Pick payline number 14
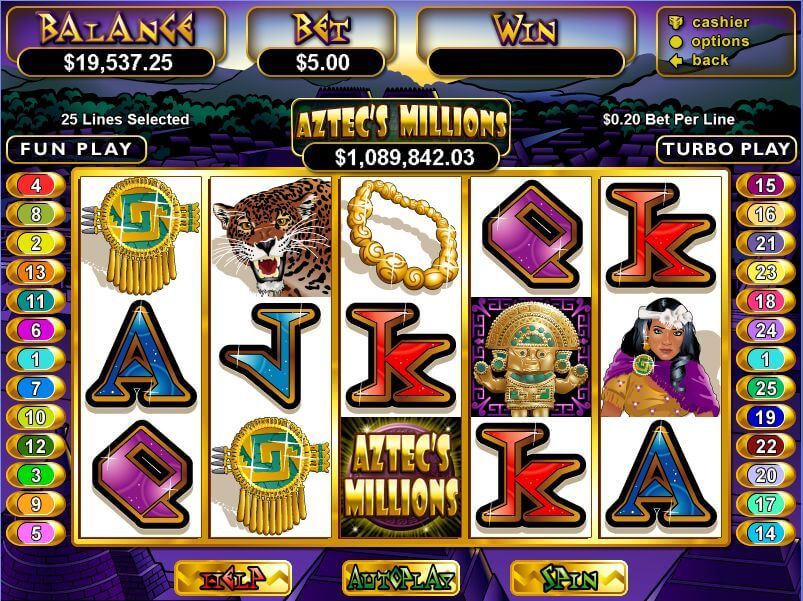803x601 pixels. (765, 533)
